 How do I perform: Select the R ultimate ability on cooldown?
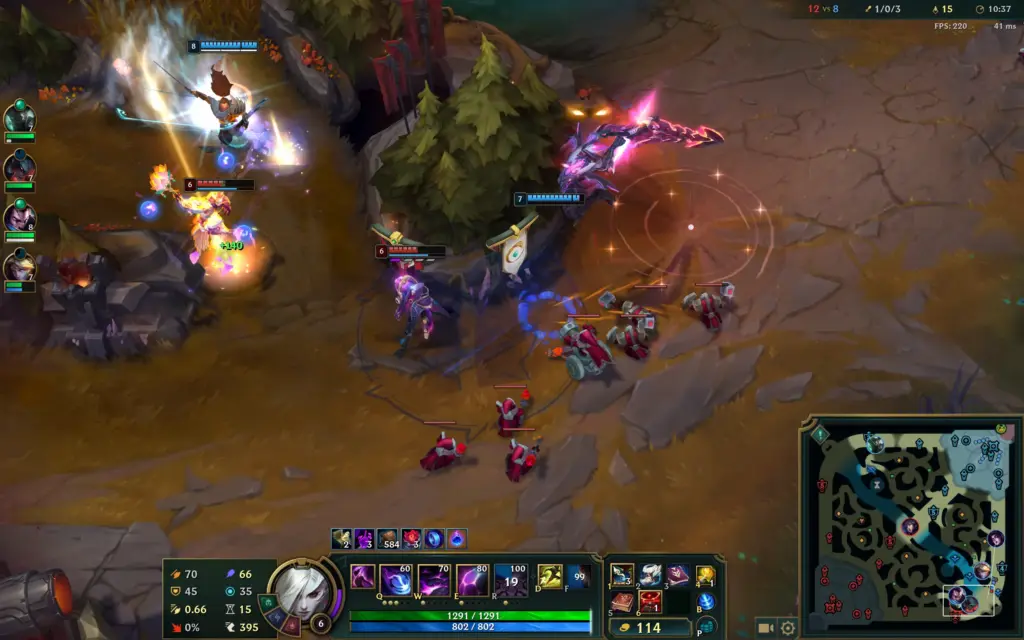tap(511, 580)
